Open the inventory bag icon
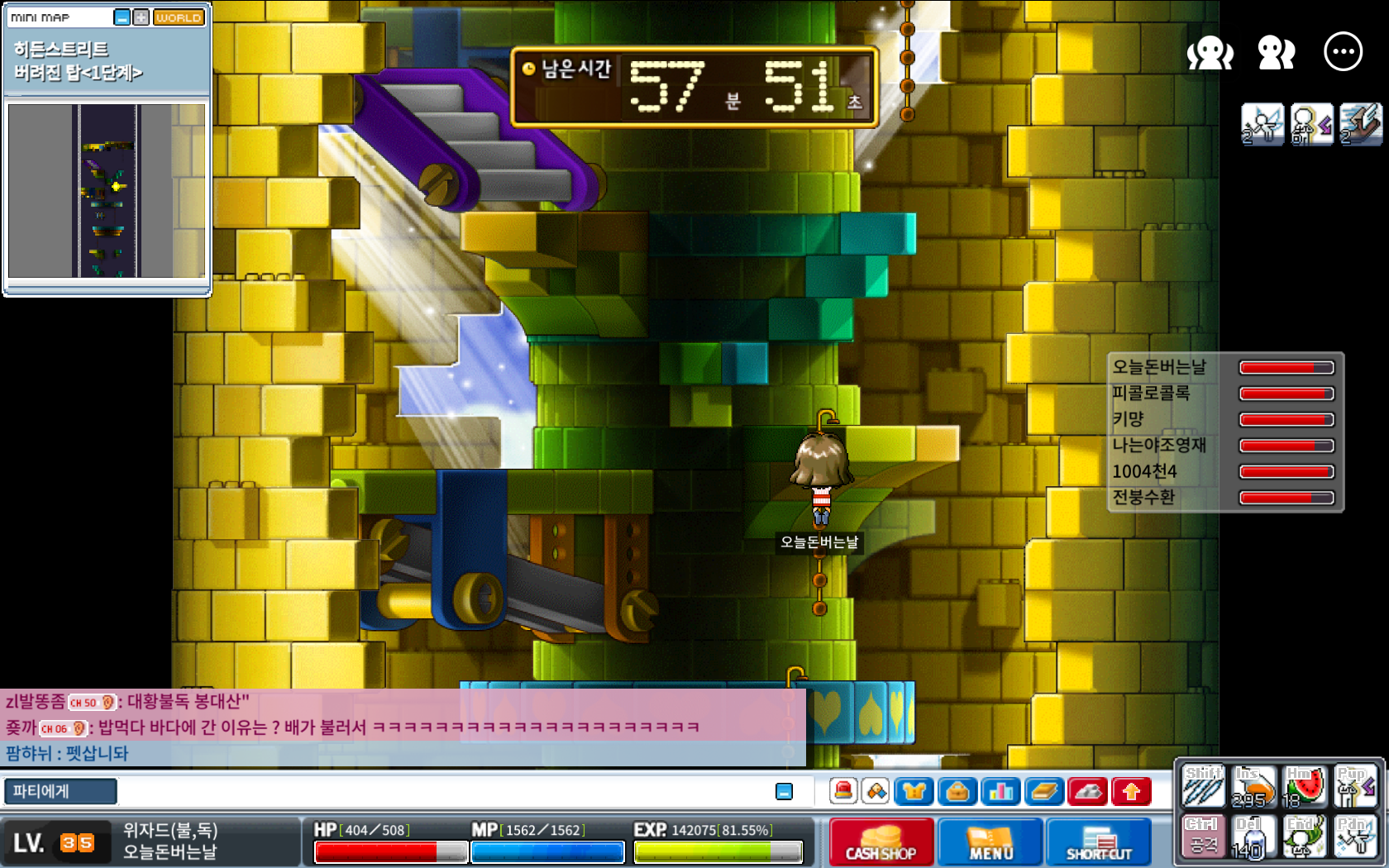This screenshot has width=1389, height=868. coord(957,792)
